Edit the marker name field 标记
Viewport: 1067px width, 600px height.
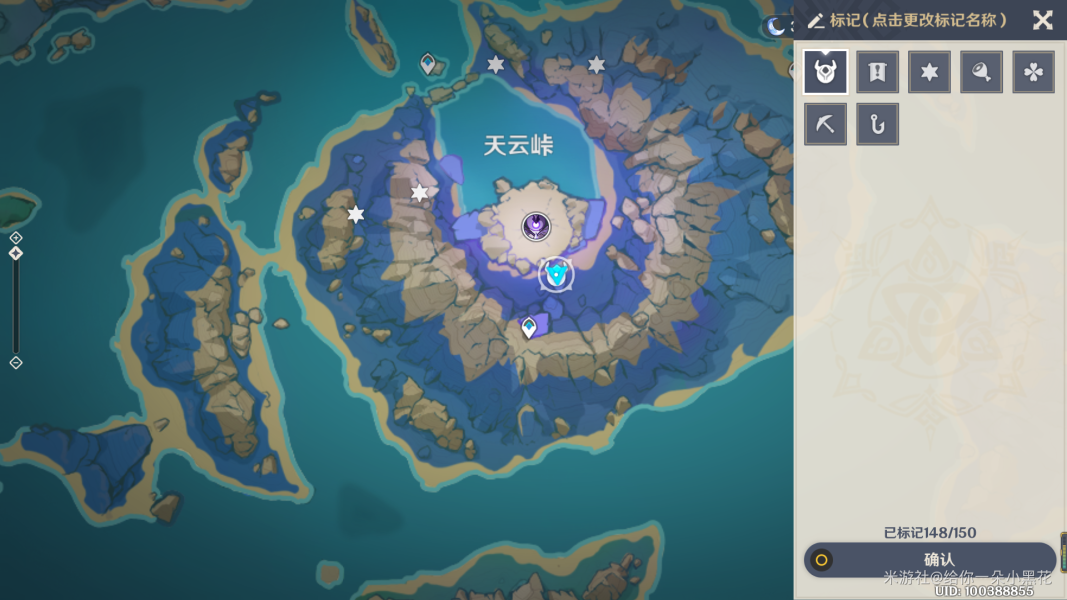(x=917, y=20)
